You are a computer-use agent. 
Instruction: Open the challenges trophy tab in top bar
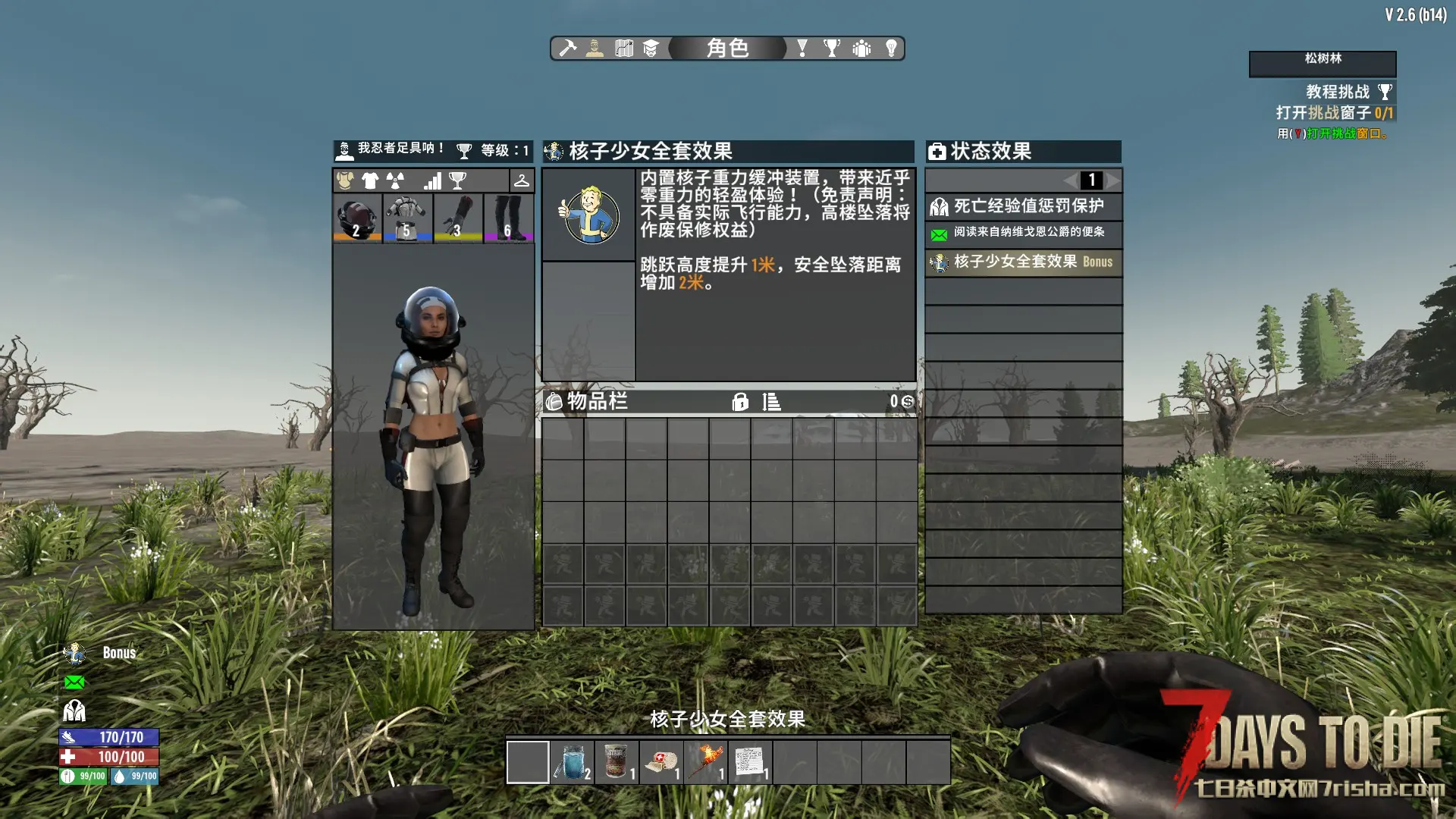(x=832, y=49)
